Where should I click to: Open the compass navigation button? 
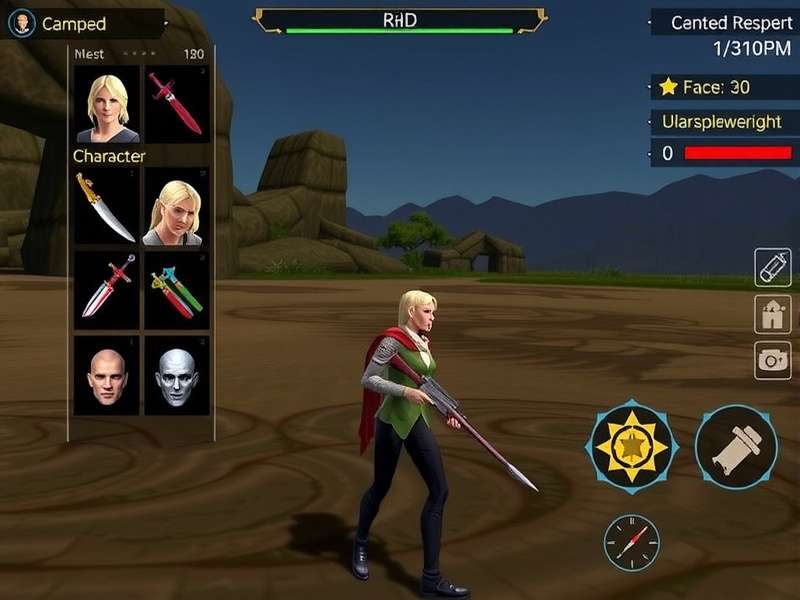631,543
